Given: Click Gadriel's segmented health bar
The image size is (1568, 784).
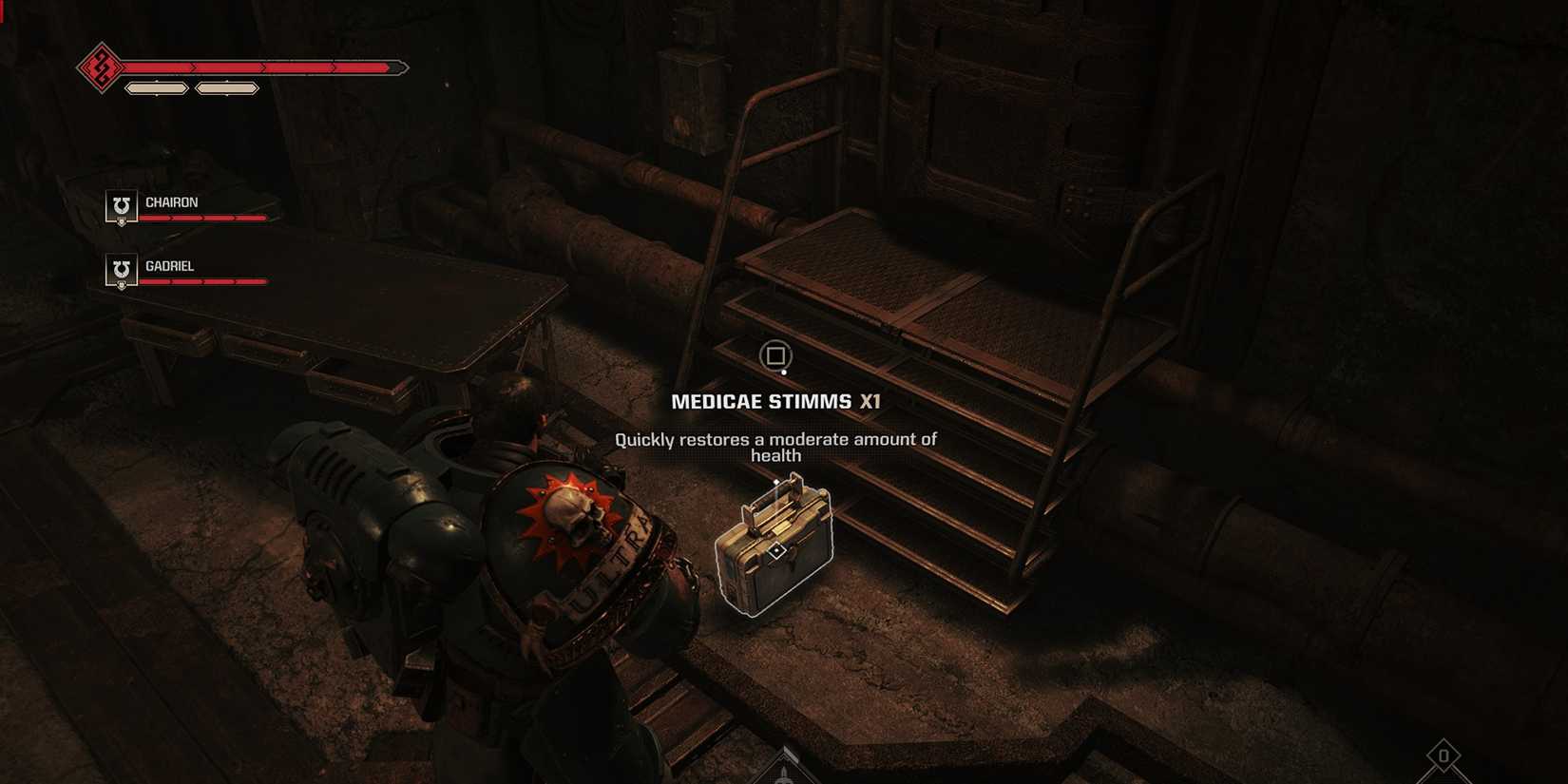Looking at the screenshot, I should pyautogui.click(x=202, y=281).
